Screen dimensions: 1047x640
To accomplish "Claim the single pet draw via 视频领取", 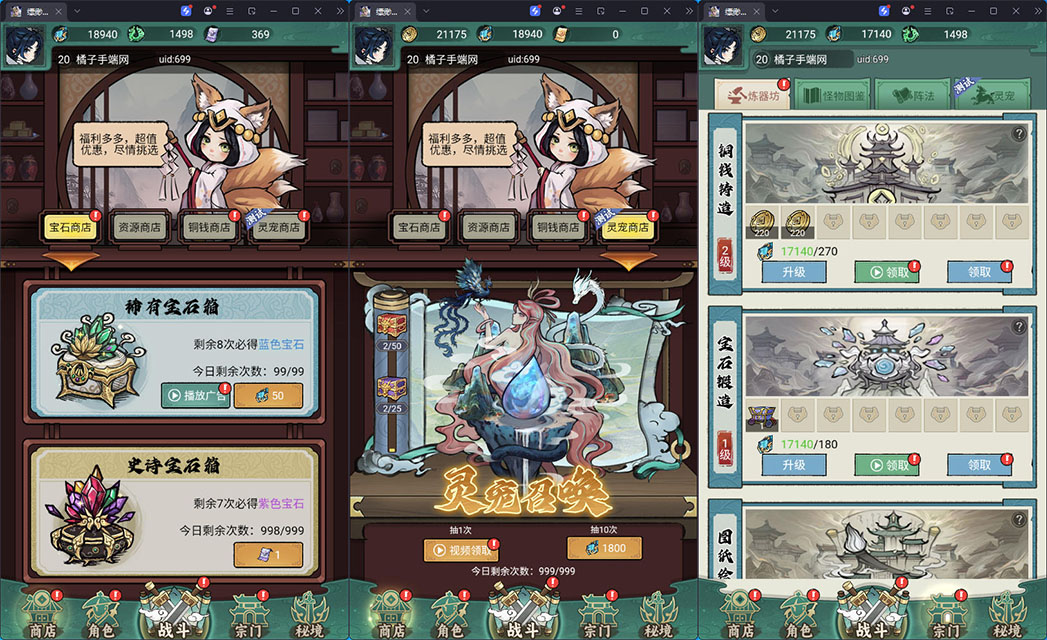I will tap(461, 549).
